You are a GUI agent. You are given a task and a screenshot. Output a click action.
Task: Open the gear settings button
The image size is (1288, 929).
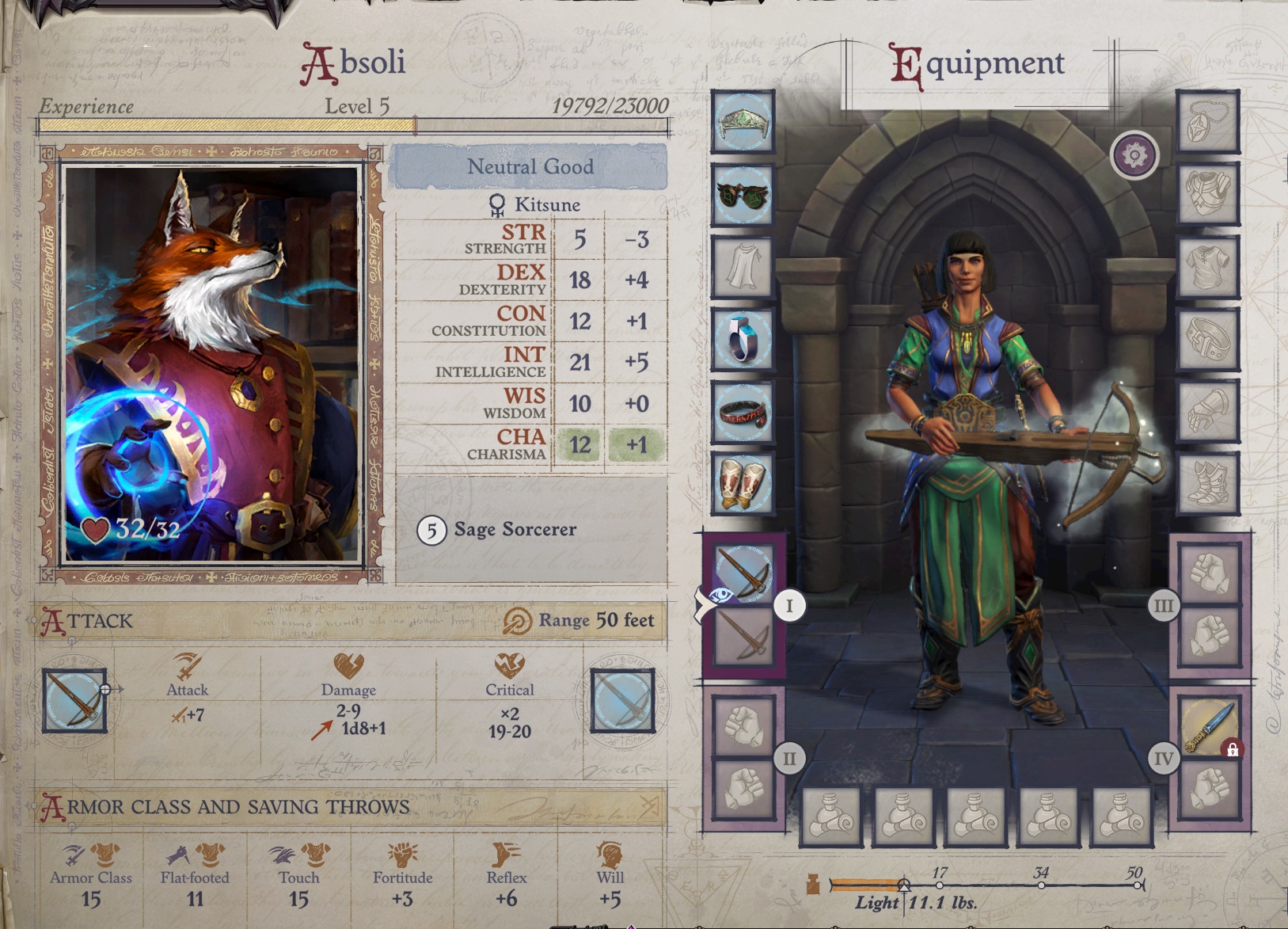tap(1134, 155)
